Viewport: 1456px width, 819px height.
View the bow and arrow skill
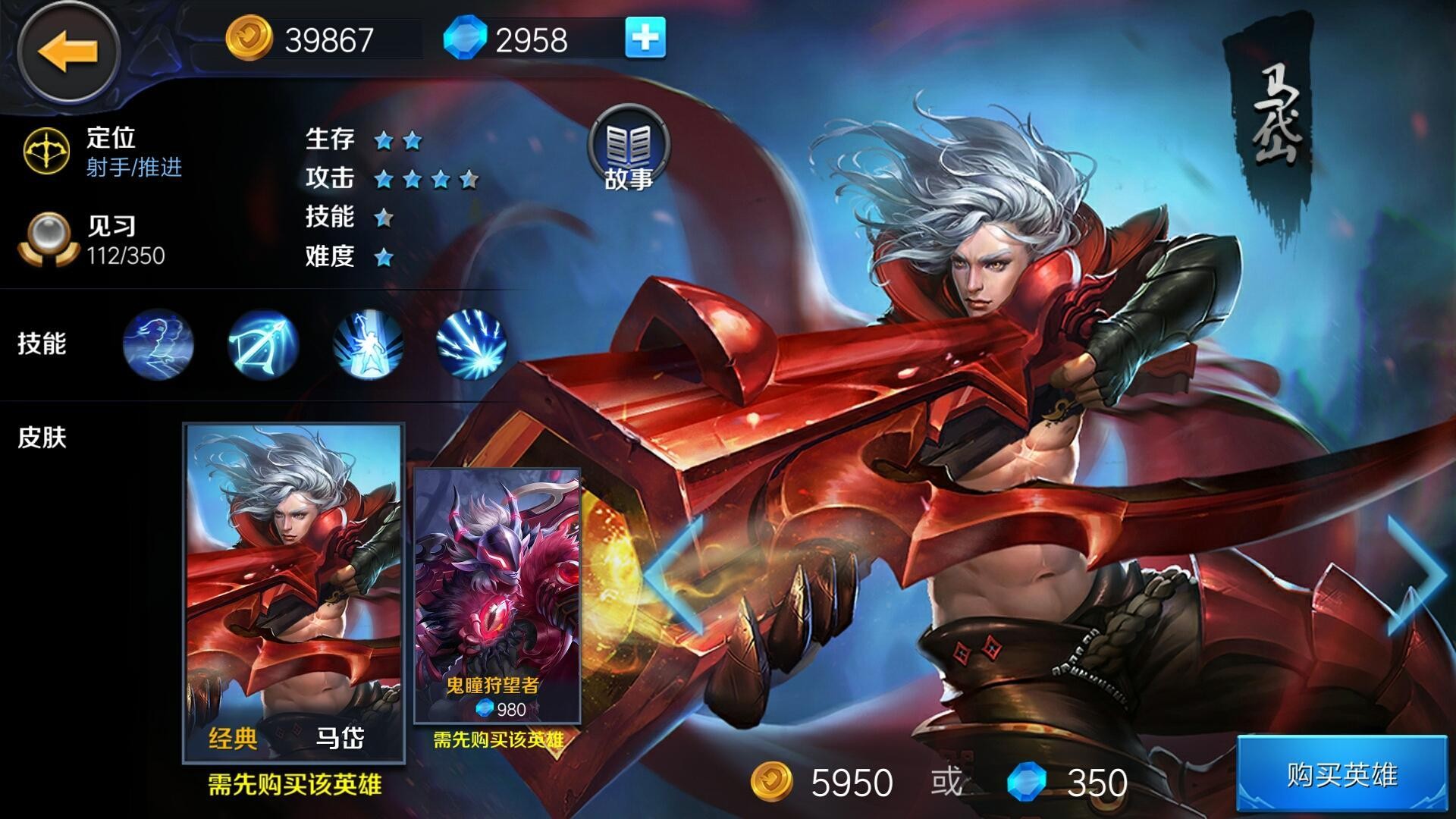pyautogui.click(x=263, y=344)
